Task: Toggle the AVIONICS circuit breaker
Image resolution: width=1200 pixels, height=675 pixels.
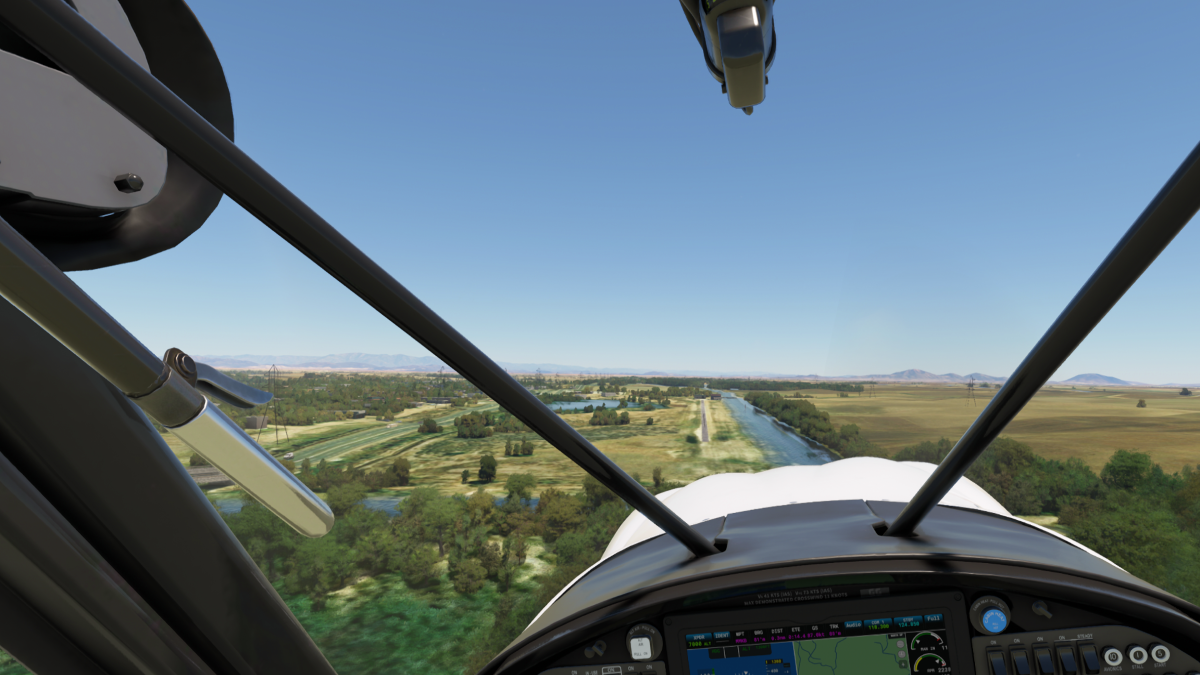Action: pos(1113,656)
